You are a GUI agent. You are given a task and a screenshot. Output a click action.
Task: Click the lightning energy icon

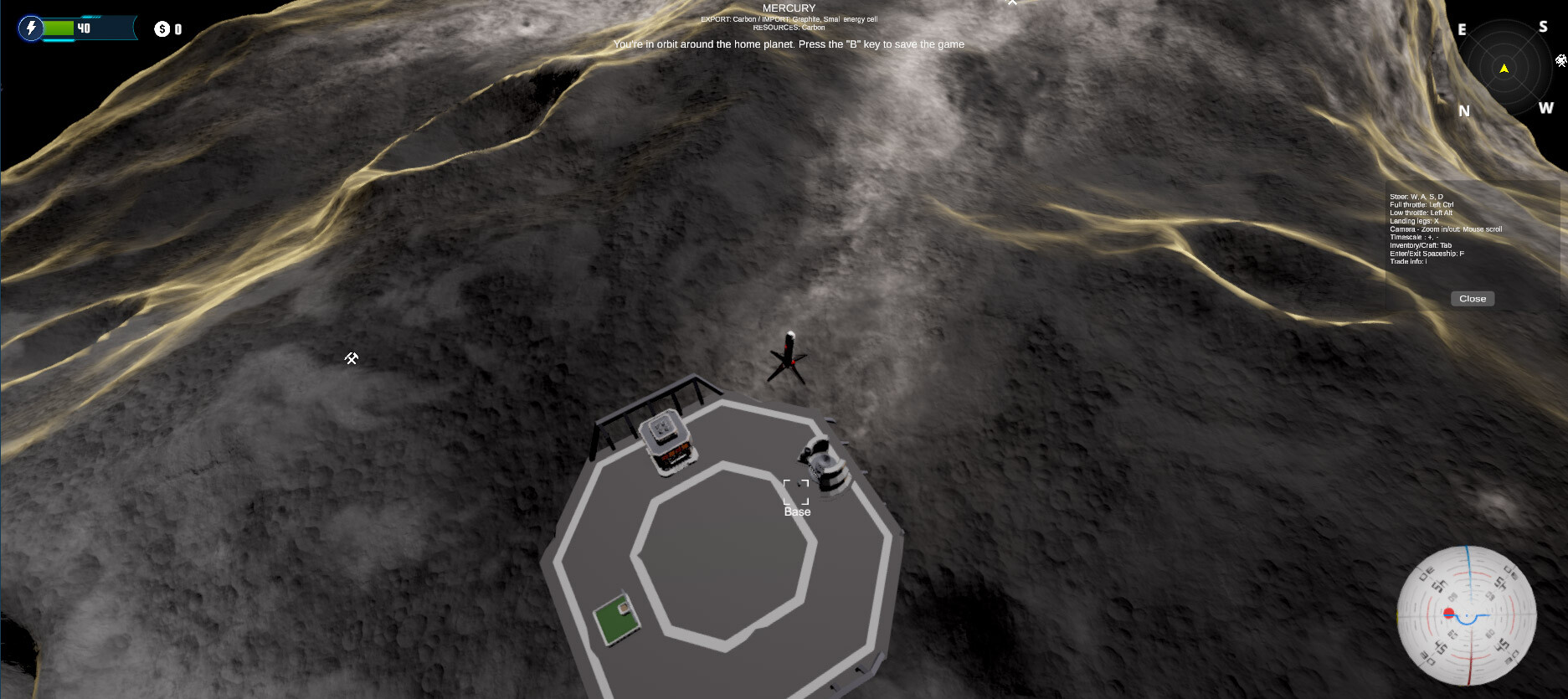pos(31,28)
